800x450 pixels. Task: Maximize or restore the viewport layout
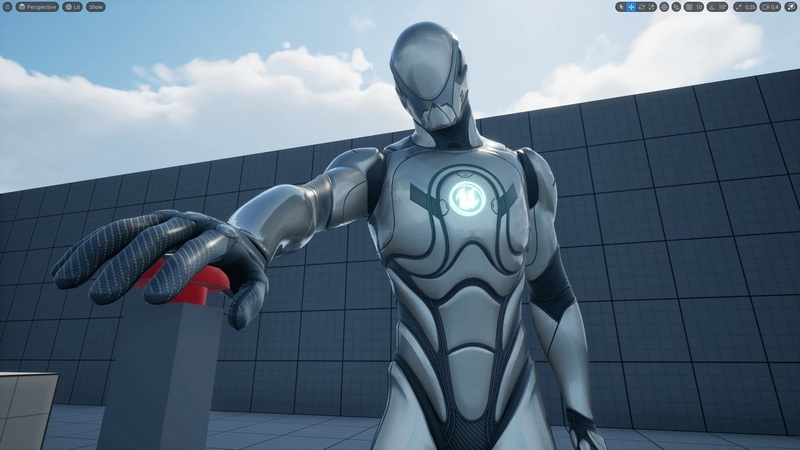(792, 6)
